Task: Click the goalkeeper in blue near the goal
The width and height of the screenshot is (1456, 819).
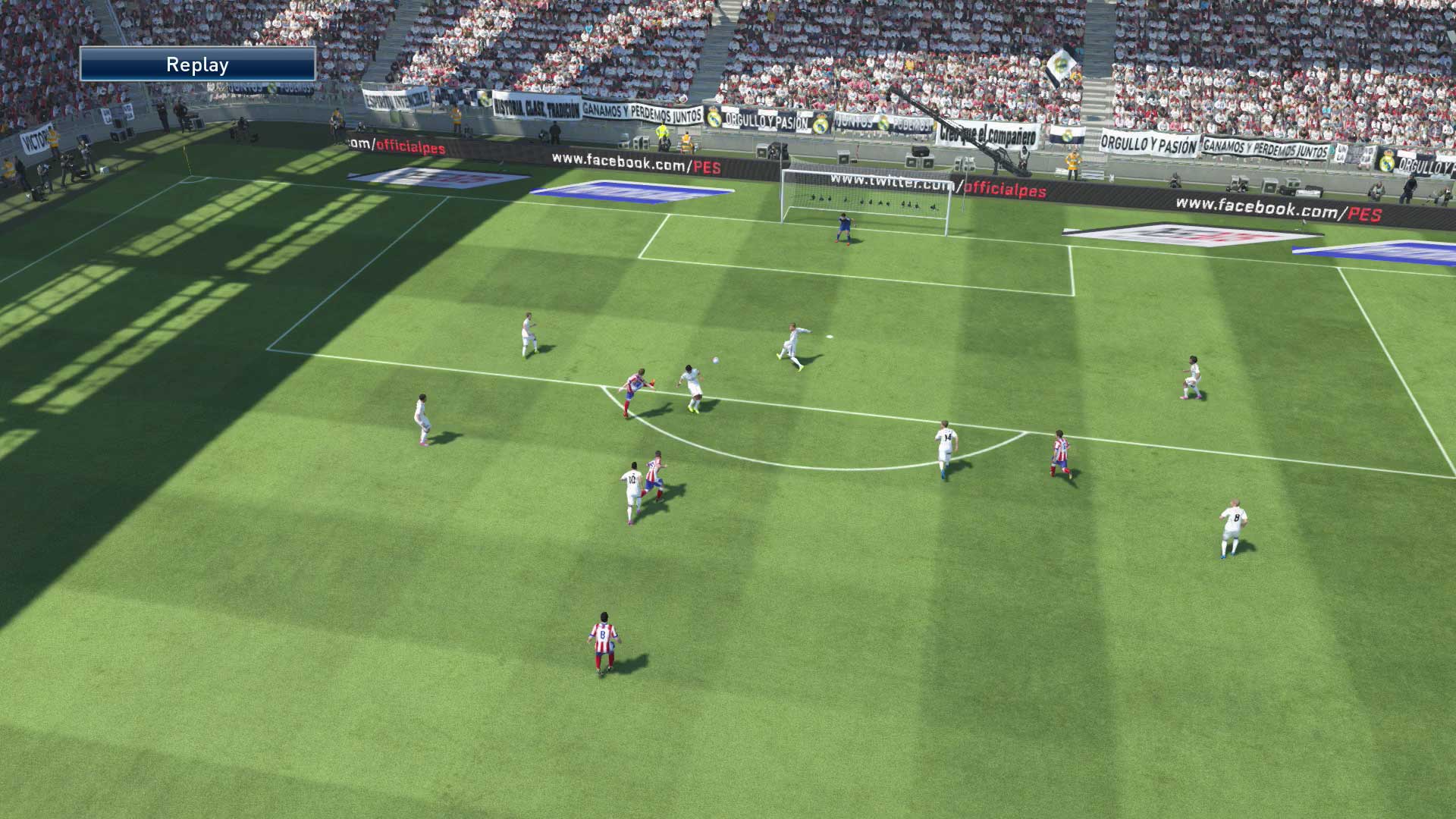Action: pyautogui.click(x=842, y=227)
